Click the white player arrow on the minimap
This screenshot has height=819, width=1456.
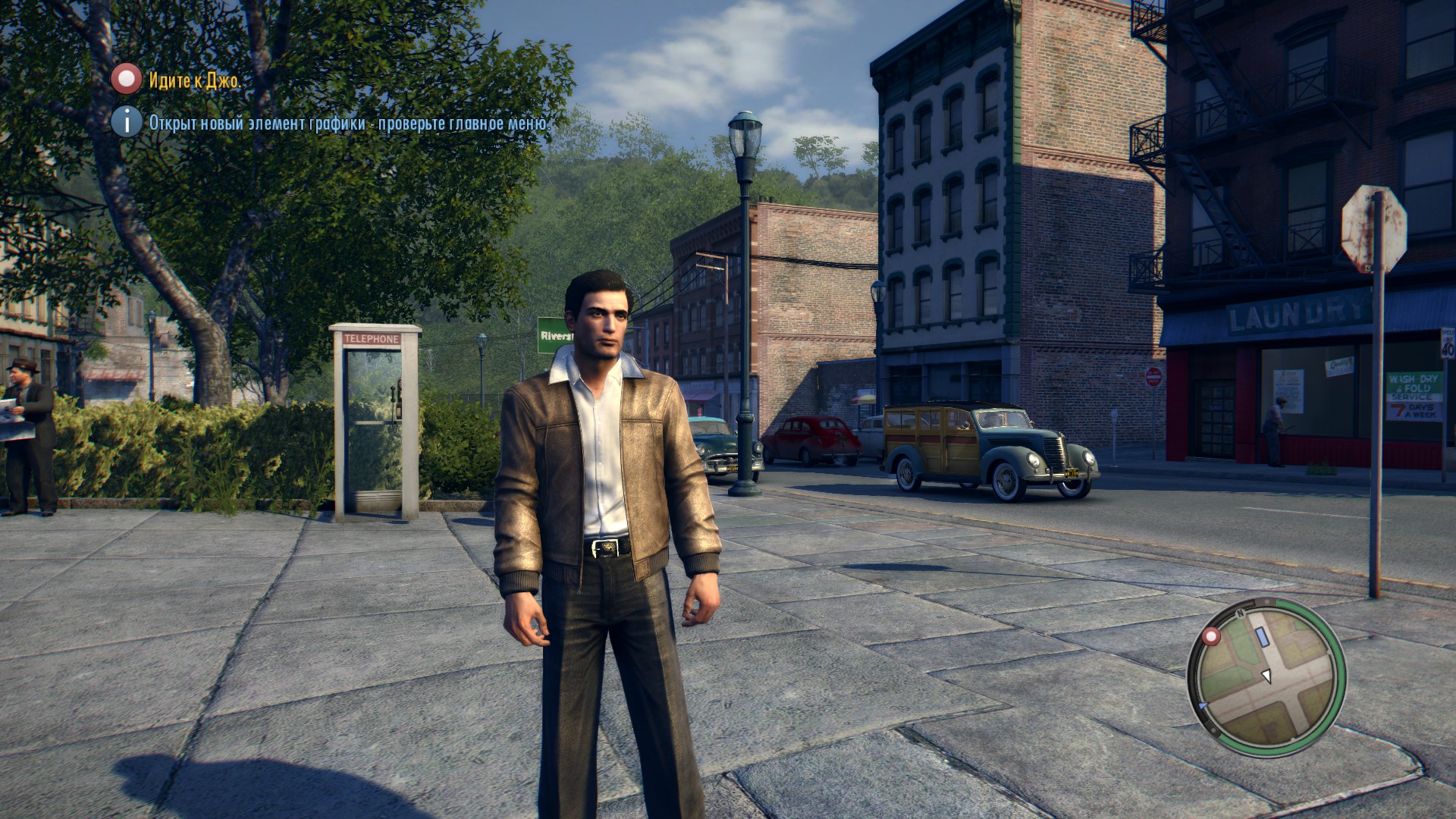coord(1266,675)
